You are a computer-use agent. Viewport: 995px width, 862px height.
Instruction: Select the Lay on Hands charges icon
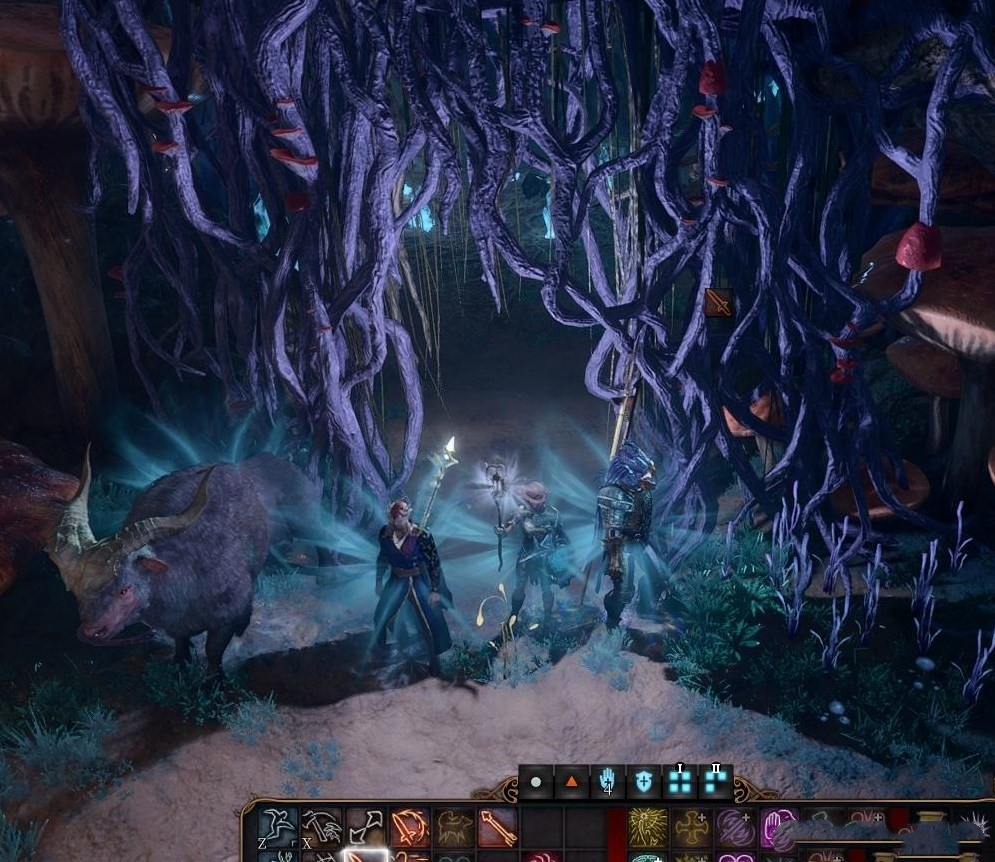tap(607, 782)
